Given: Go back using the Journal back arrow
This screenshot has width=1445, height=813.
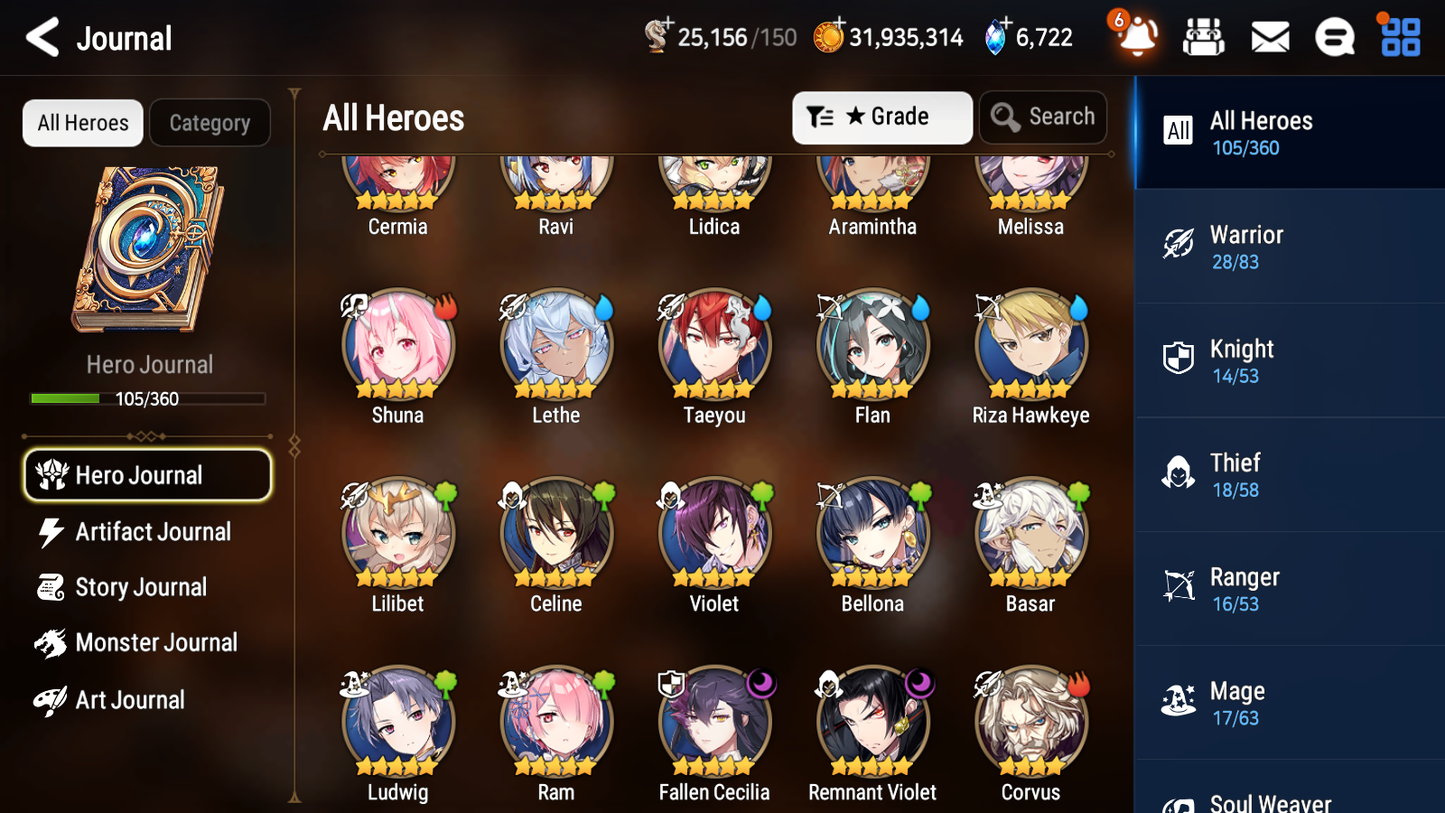Looking at the screenshot, I should tap(43, 37).
